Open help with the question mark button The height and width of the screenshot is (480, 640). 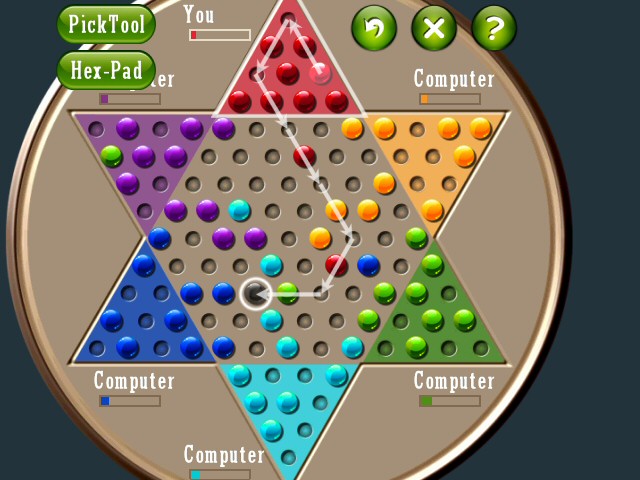pos(494,28)
